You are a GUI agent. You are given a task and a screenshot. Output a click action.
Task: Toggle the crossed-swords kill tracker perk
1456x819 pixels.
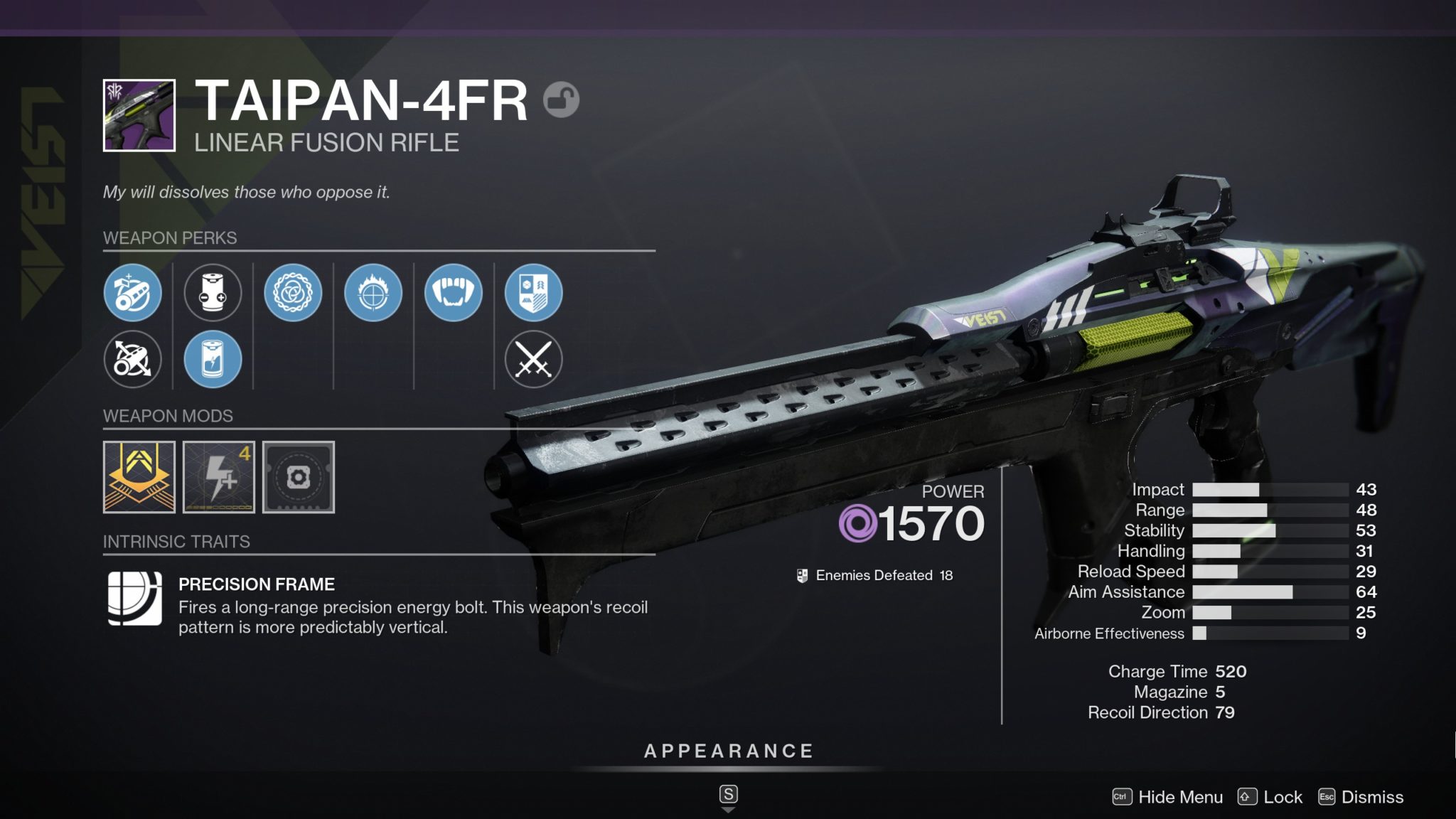[535, 360]
